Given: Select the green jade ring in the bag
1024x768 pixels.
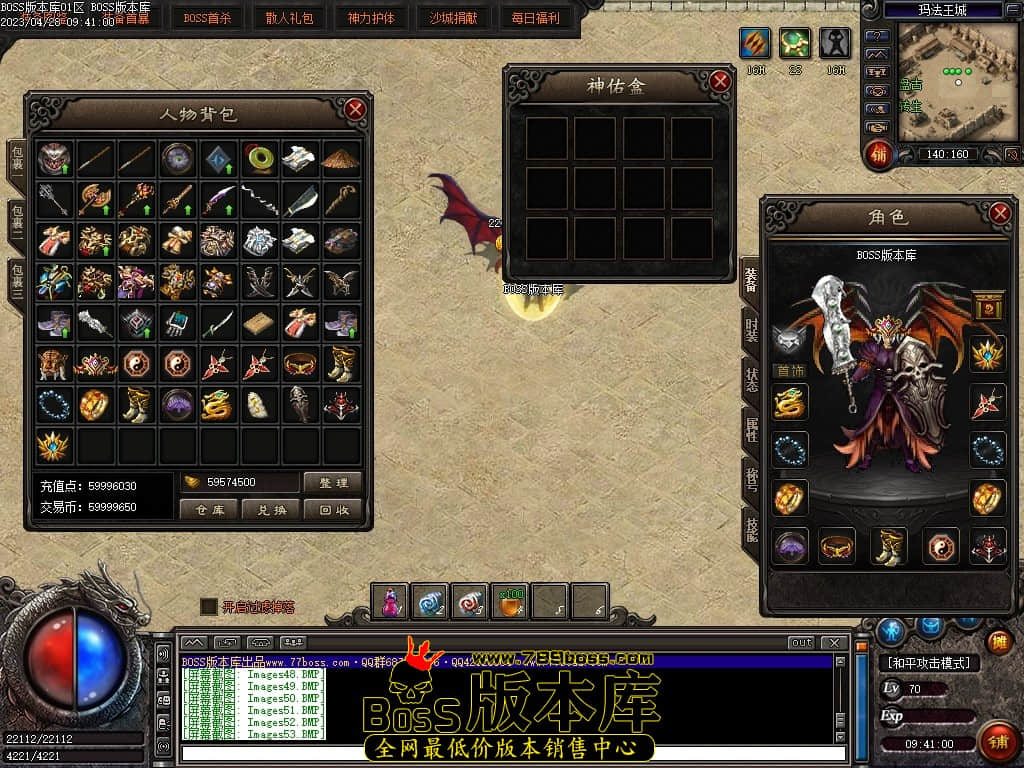Looking at the screenshot, I should click(x=260, y=157).
